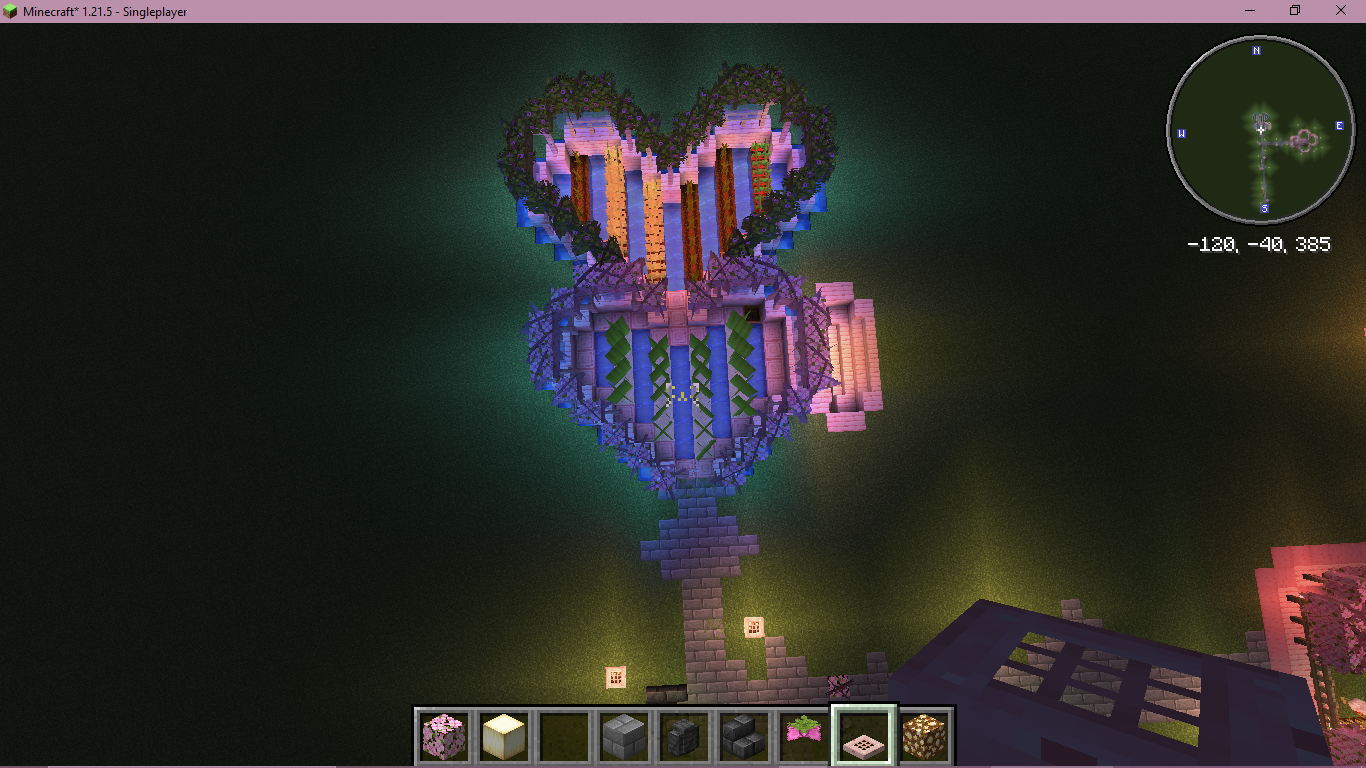Minimize the Minecraft window
The height and width of the screenshot is (768, 1366).
pyautogui.click(x=1250, y=11)
